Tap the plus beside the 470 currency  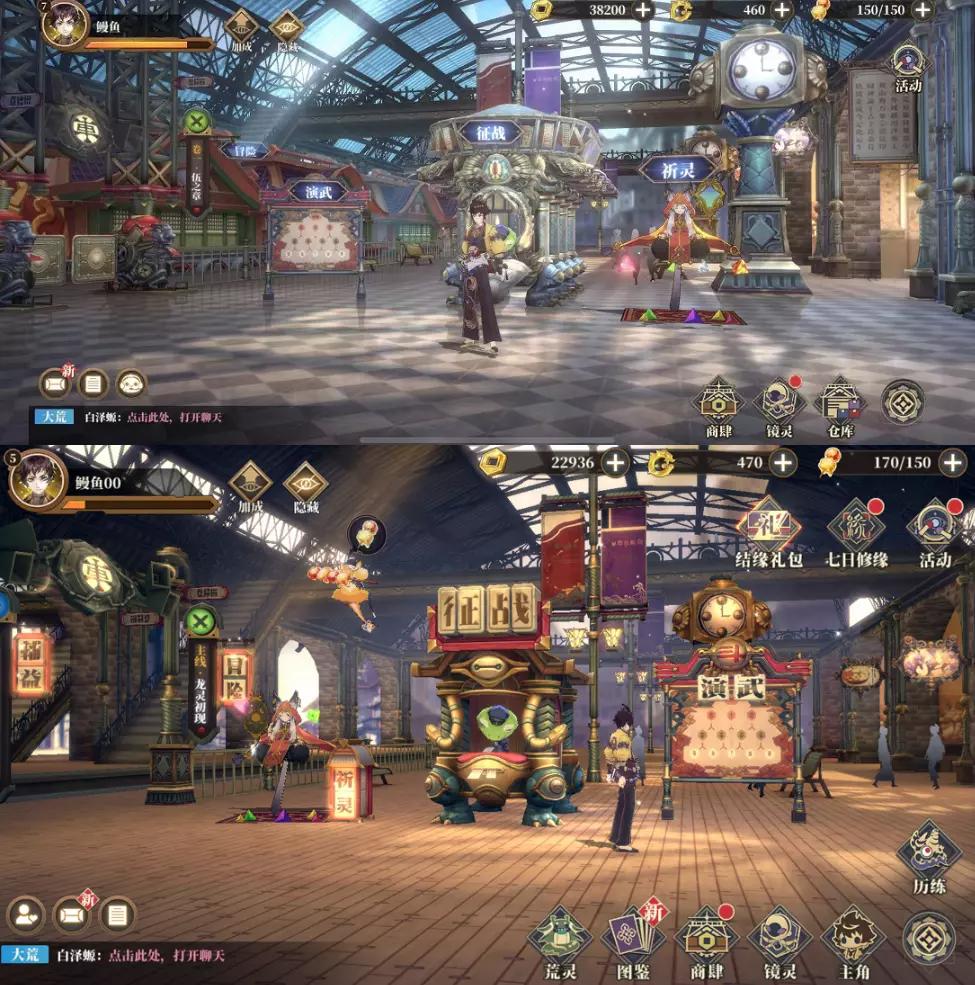coord(782,462)
